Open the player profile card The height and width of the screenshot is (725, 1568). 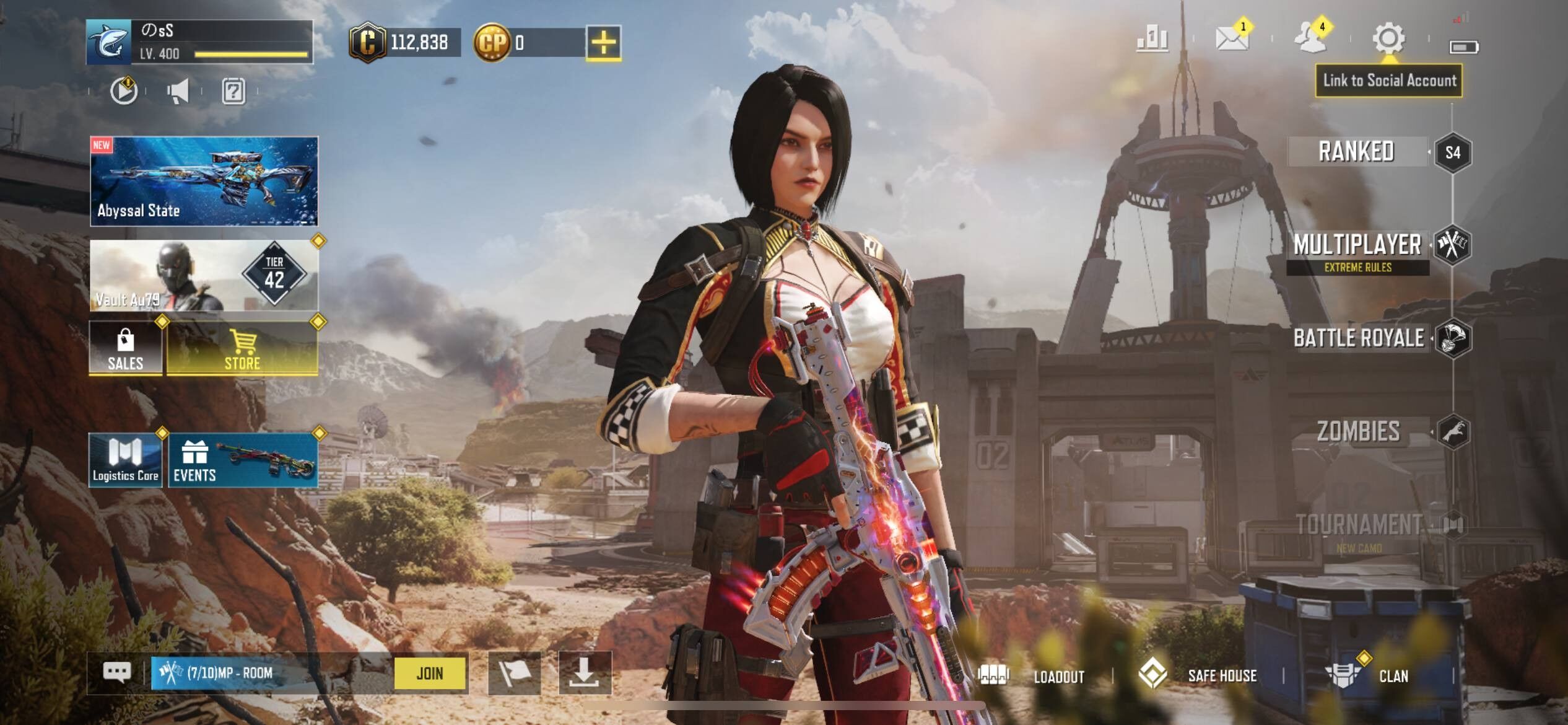click(199, 42)
